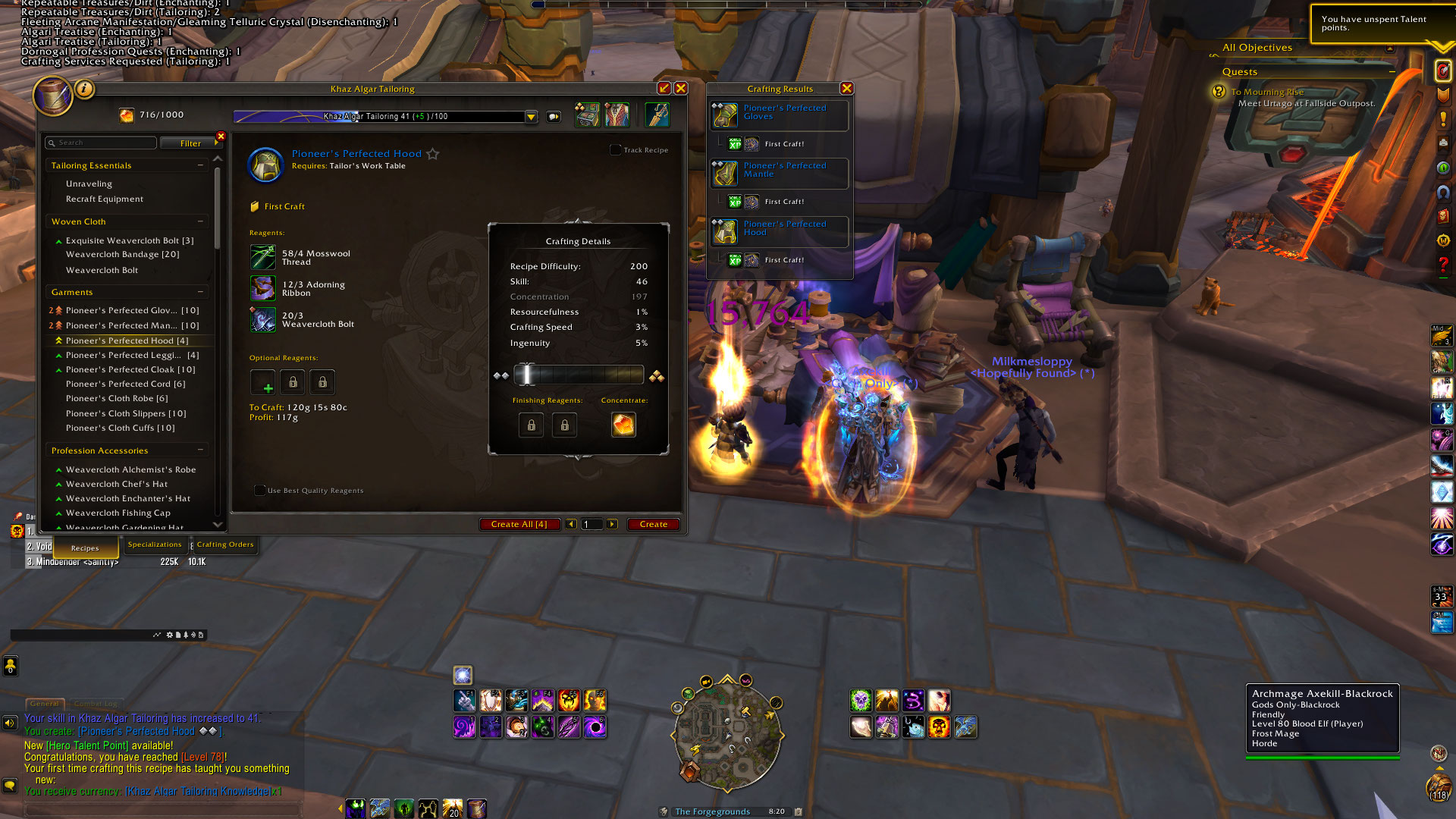Favorite Pioneer's Perfected Hood with the star
1456x819 pixels.
(433, 154)
